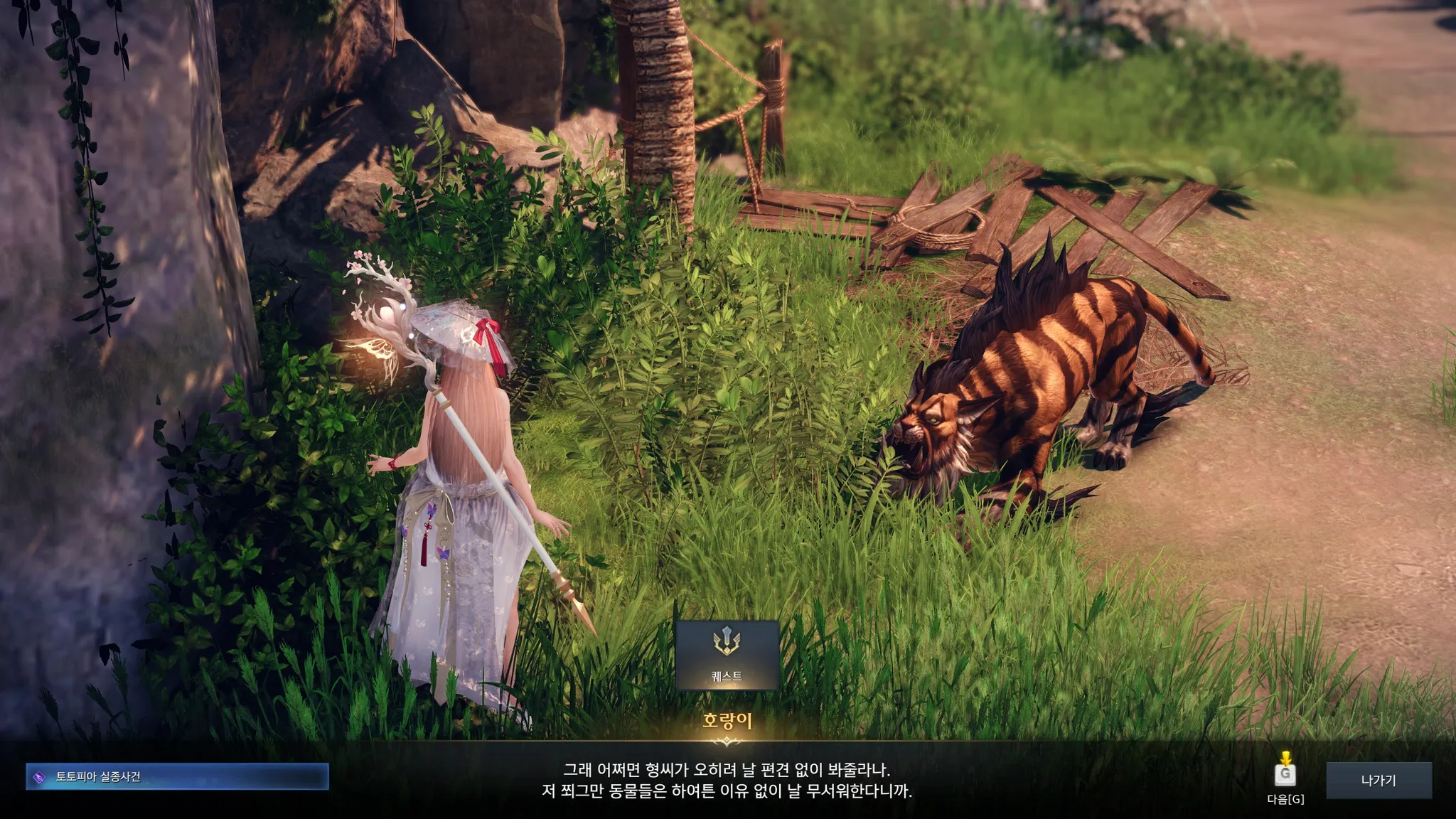Select the 퀘스트 quest dialogue option
Viewport: 1456px width, 819px height.
727,655
